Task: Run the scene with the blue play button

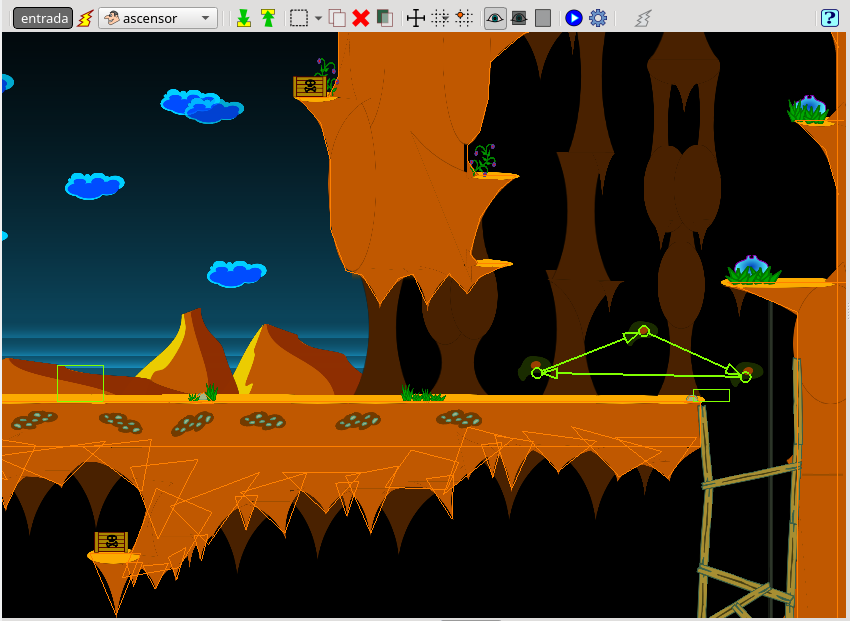Action: click(x=574, y=18)
